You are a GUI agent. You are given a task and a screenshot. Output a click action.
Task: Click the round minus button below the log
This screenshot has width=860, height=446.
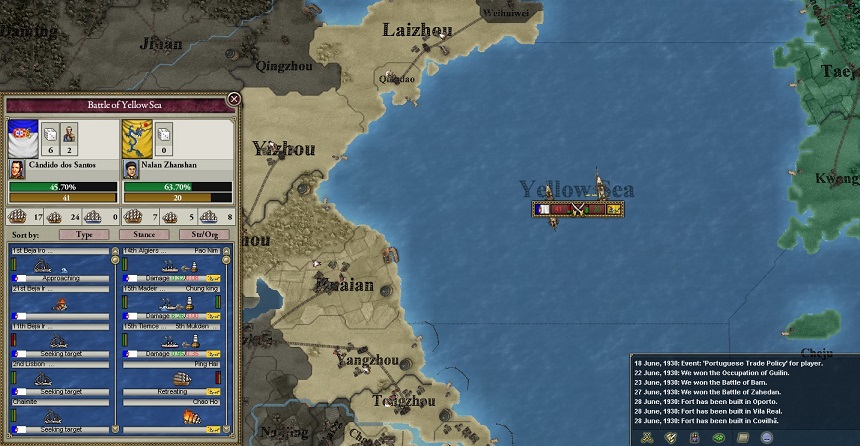(767, 437)
